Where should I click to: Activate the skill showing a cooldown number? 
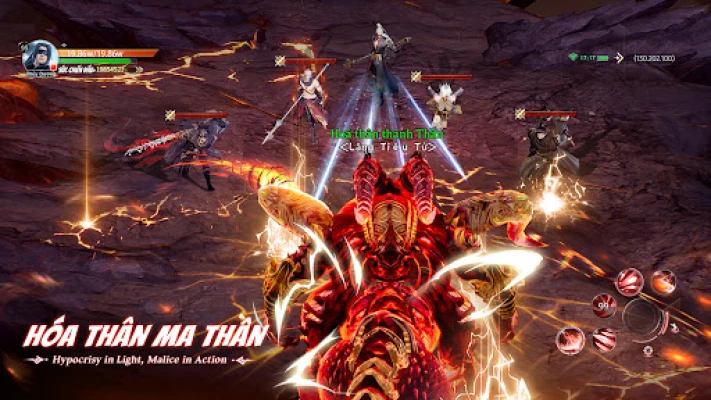603,305
